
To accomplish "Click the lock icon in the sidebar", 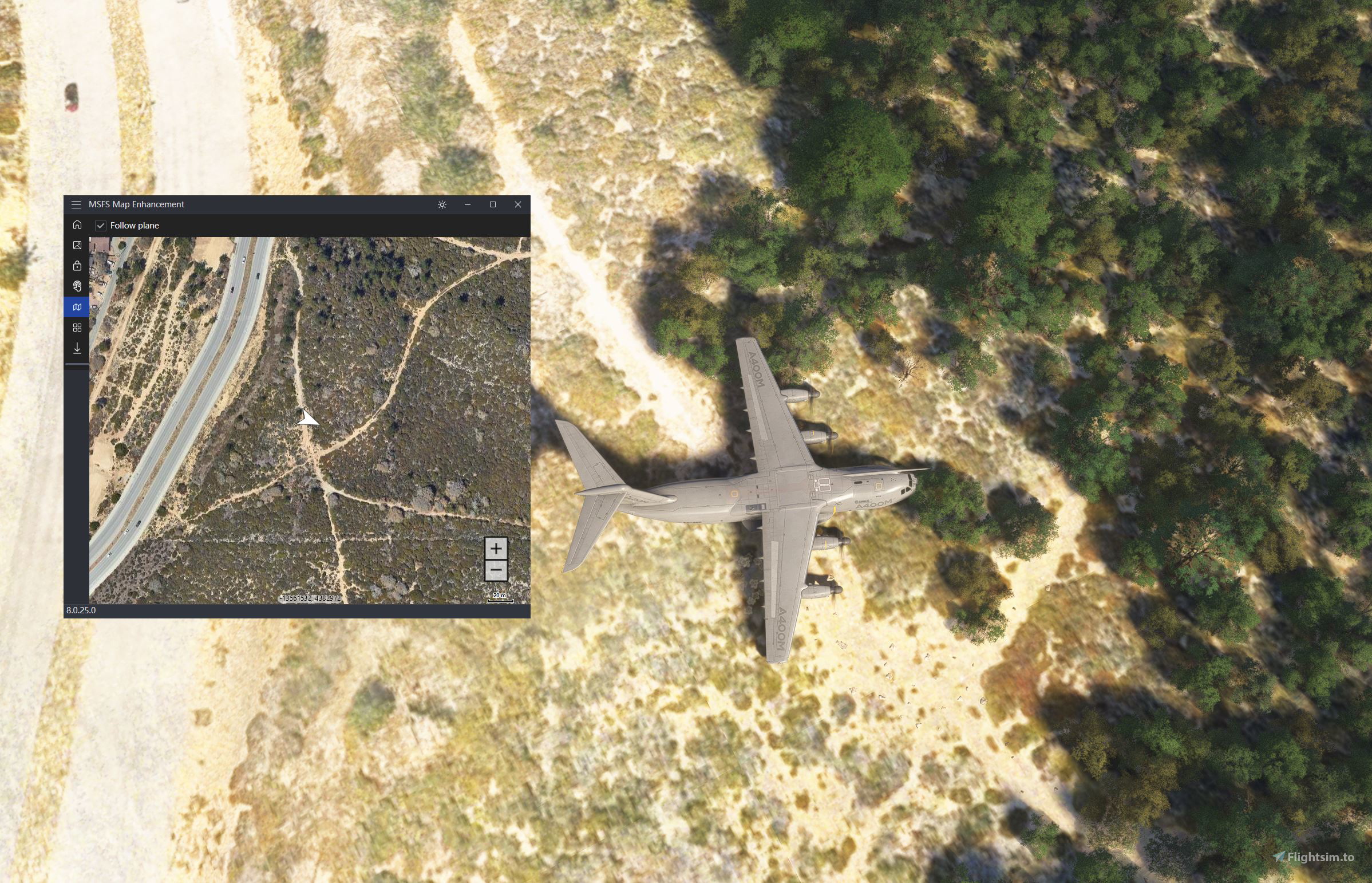I will coord(77,266).
